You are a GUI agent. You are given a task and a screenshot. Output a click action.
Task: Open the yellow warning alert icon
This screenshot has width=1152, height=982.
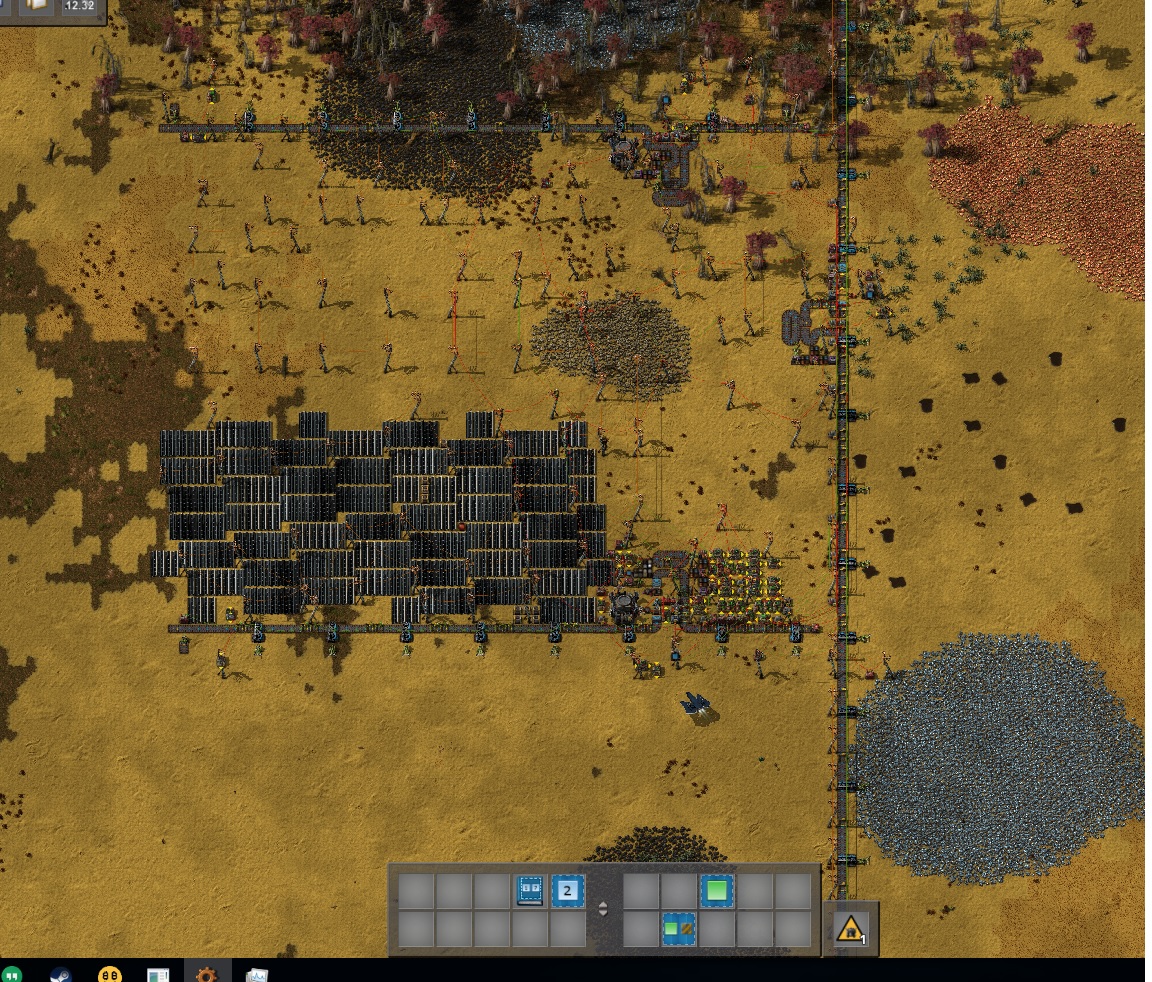click(x=850, y=929)
